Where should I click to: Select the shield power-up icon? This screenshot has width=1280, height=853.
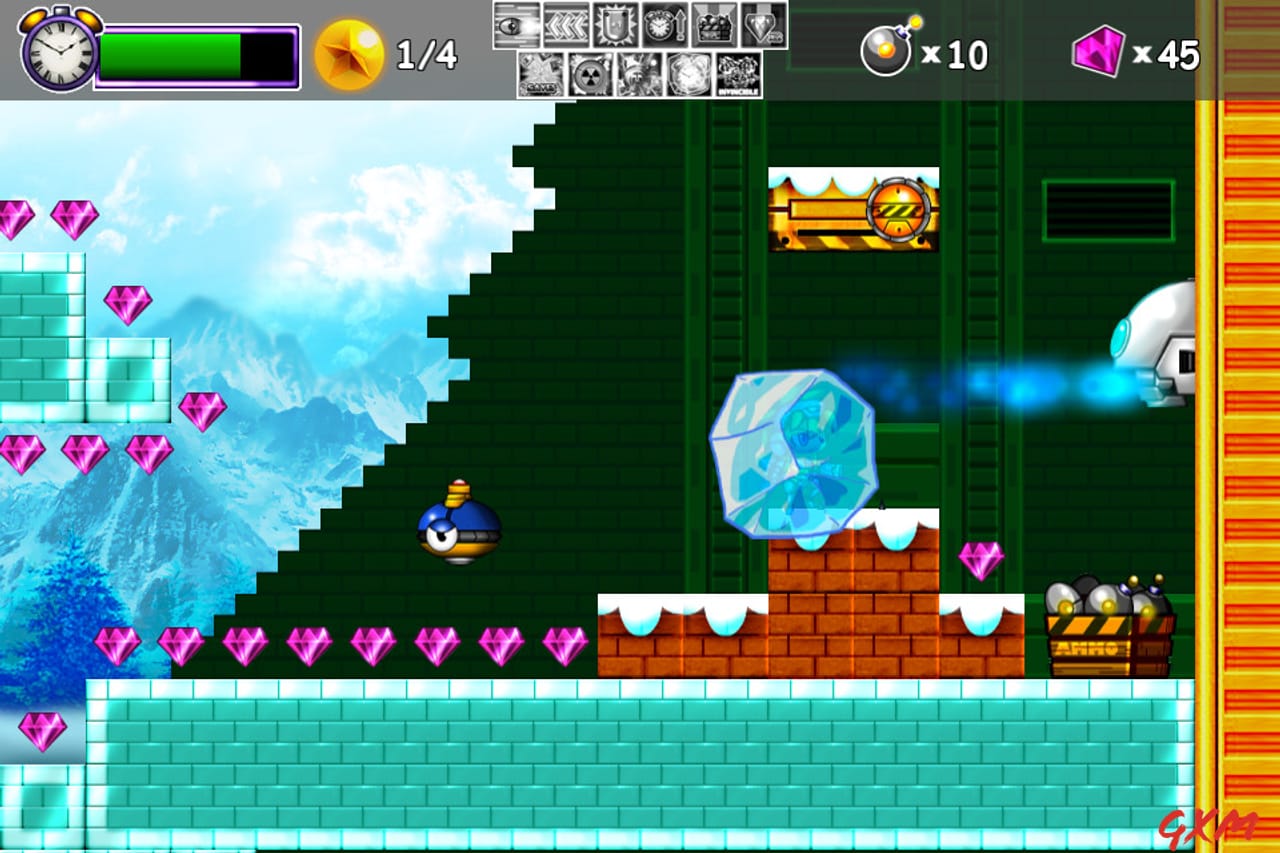[614, 25]
